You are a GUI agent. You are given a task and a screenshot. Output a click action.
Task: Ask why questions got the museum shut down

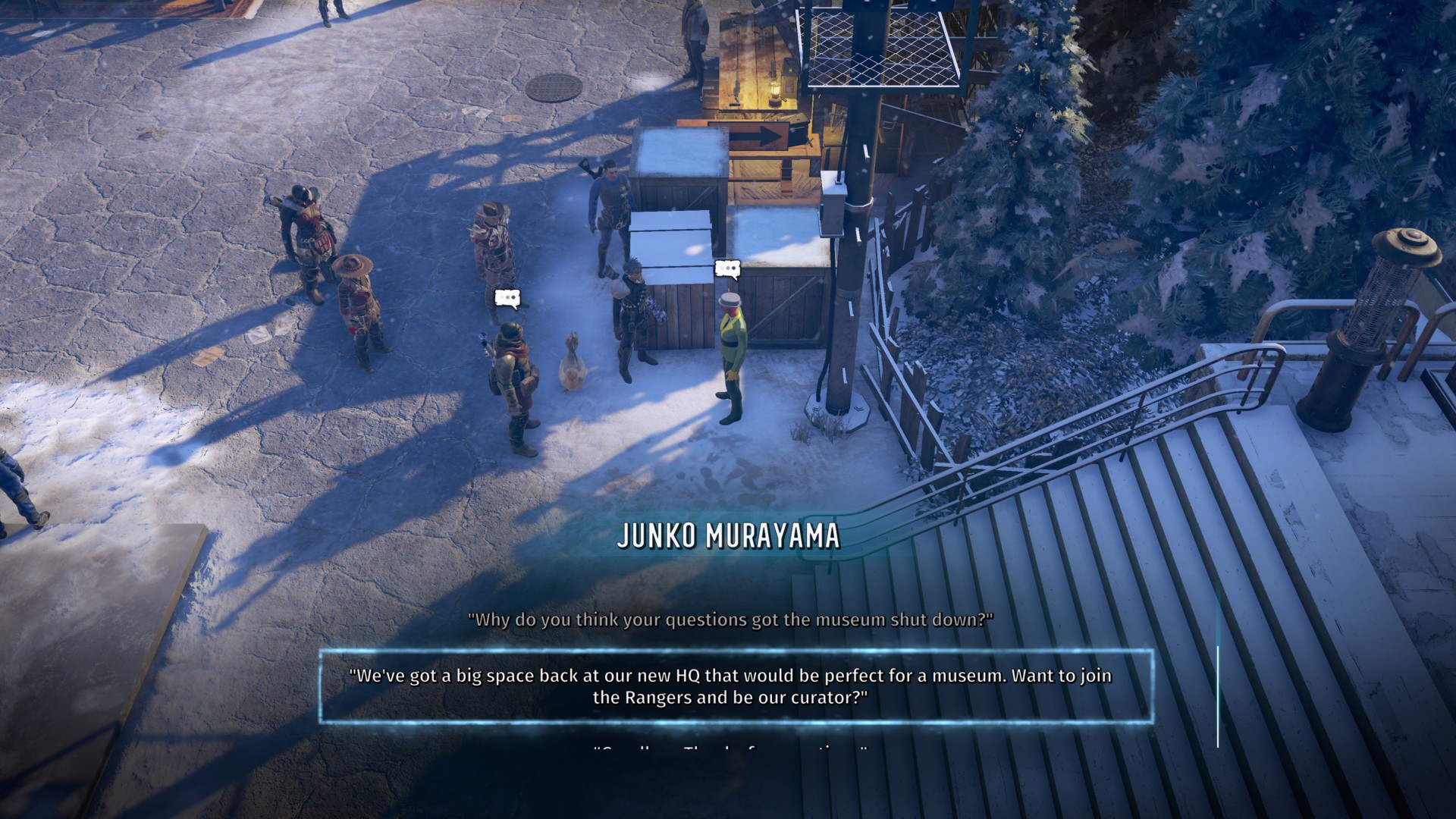pyautogui.click(x=730, y=620)
